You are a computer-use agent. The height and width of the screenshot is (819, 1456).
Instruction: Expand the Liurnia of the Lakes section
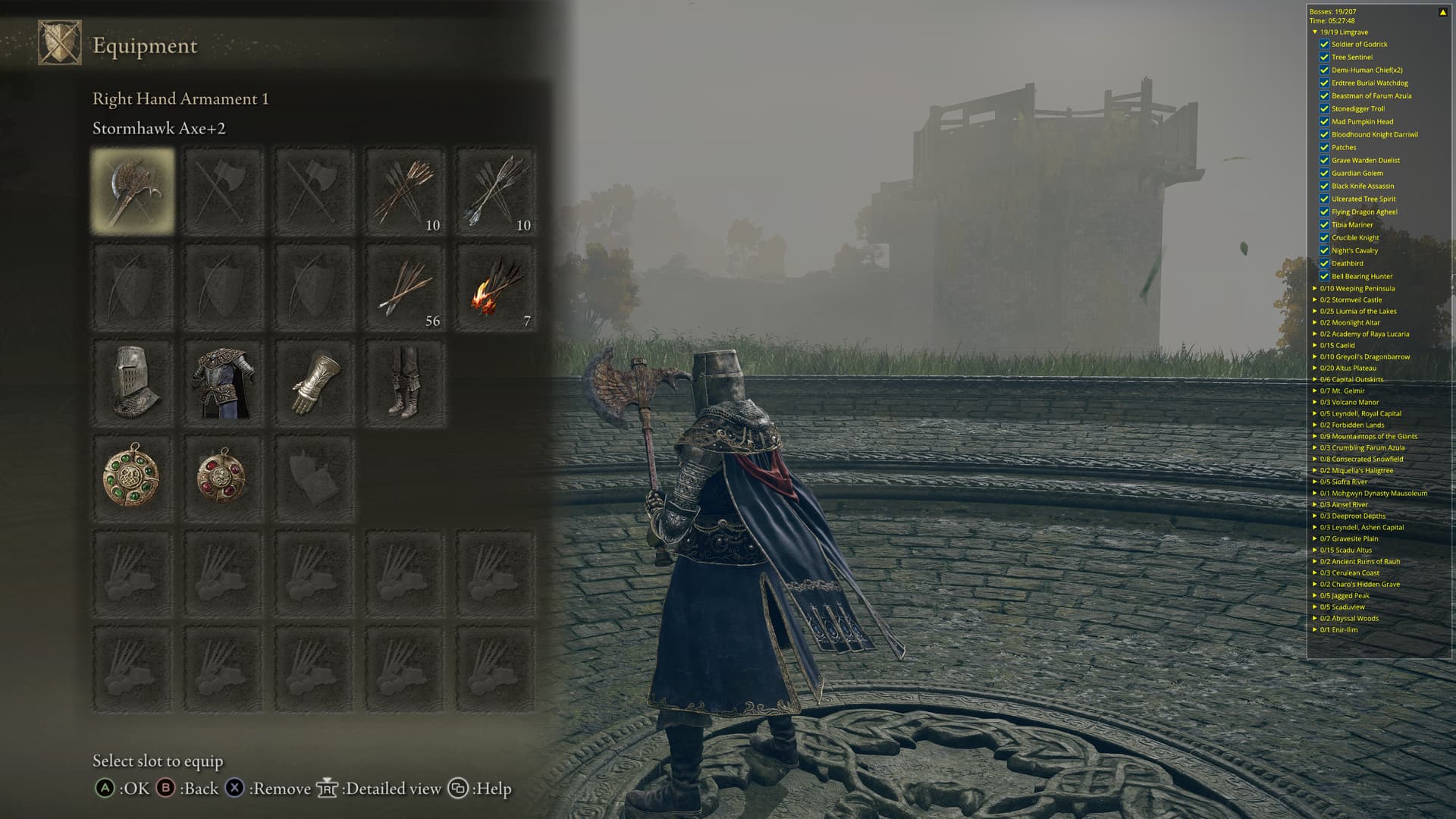click(x=1315, y=311)
